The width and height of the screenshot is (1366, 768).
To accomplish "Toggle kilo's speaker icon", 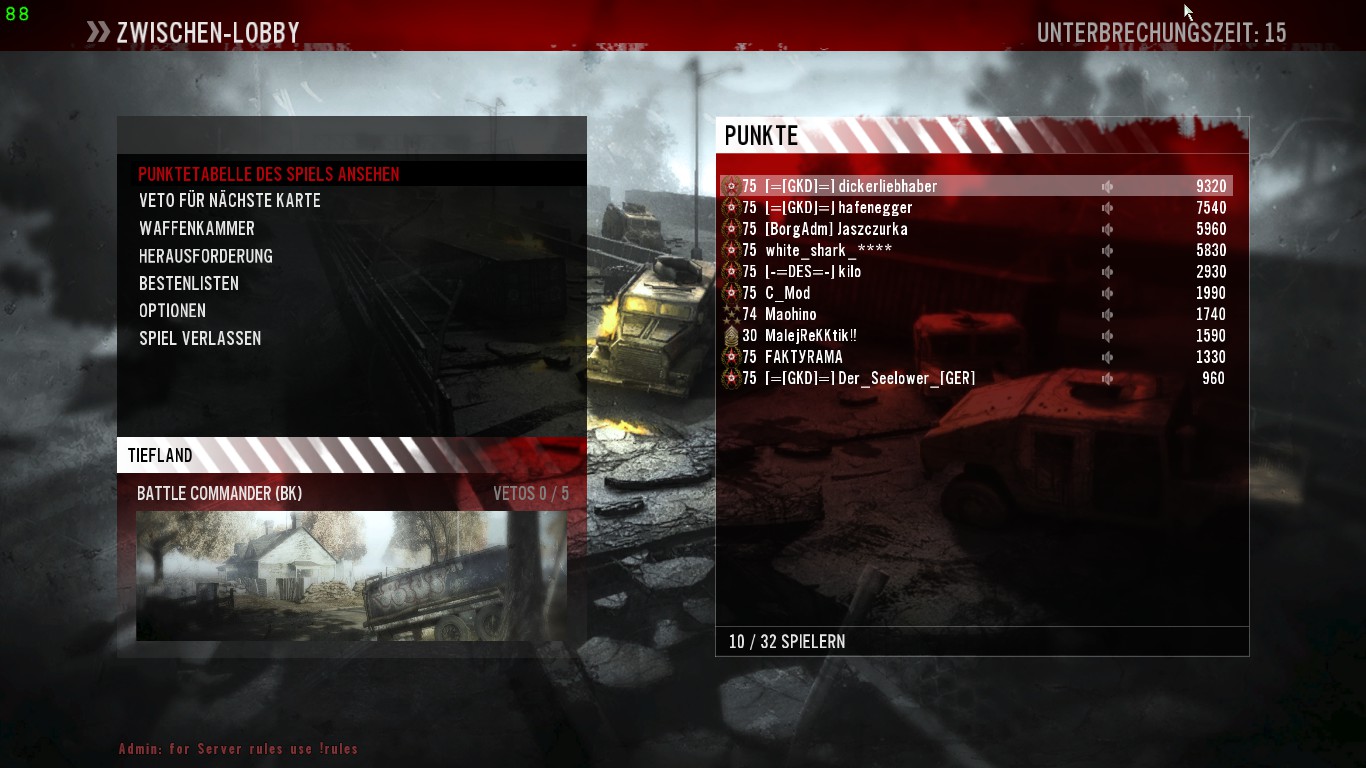I will (1107, 271).
